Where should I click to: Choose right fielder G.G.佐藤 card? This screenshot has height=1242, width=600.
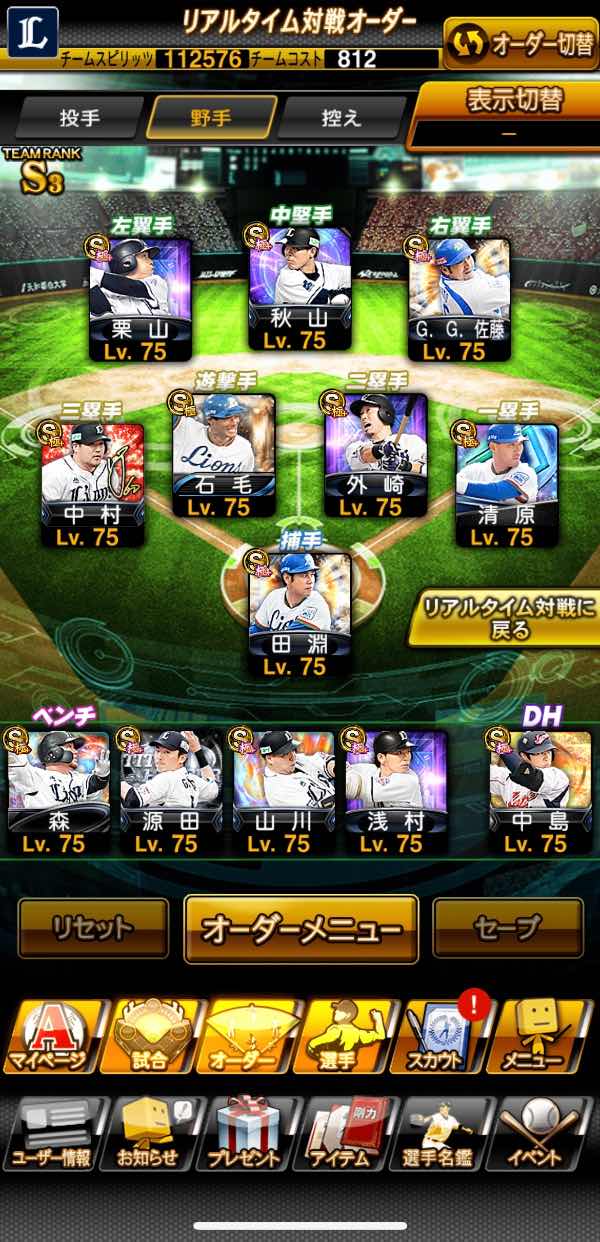tap(459, 299)
